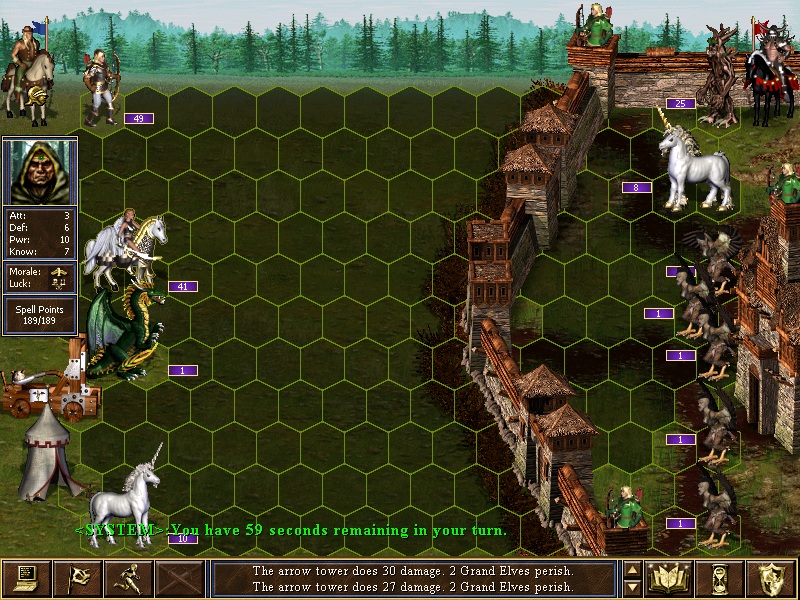Make the unit wait with the hourglass button
Image resolution: width=800 pixels, height=600 pixels.
click(721, 578)
